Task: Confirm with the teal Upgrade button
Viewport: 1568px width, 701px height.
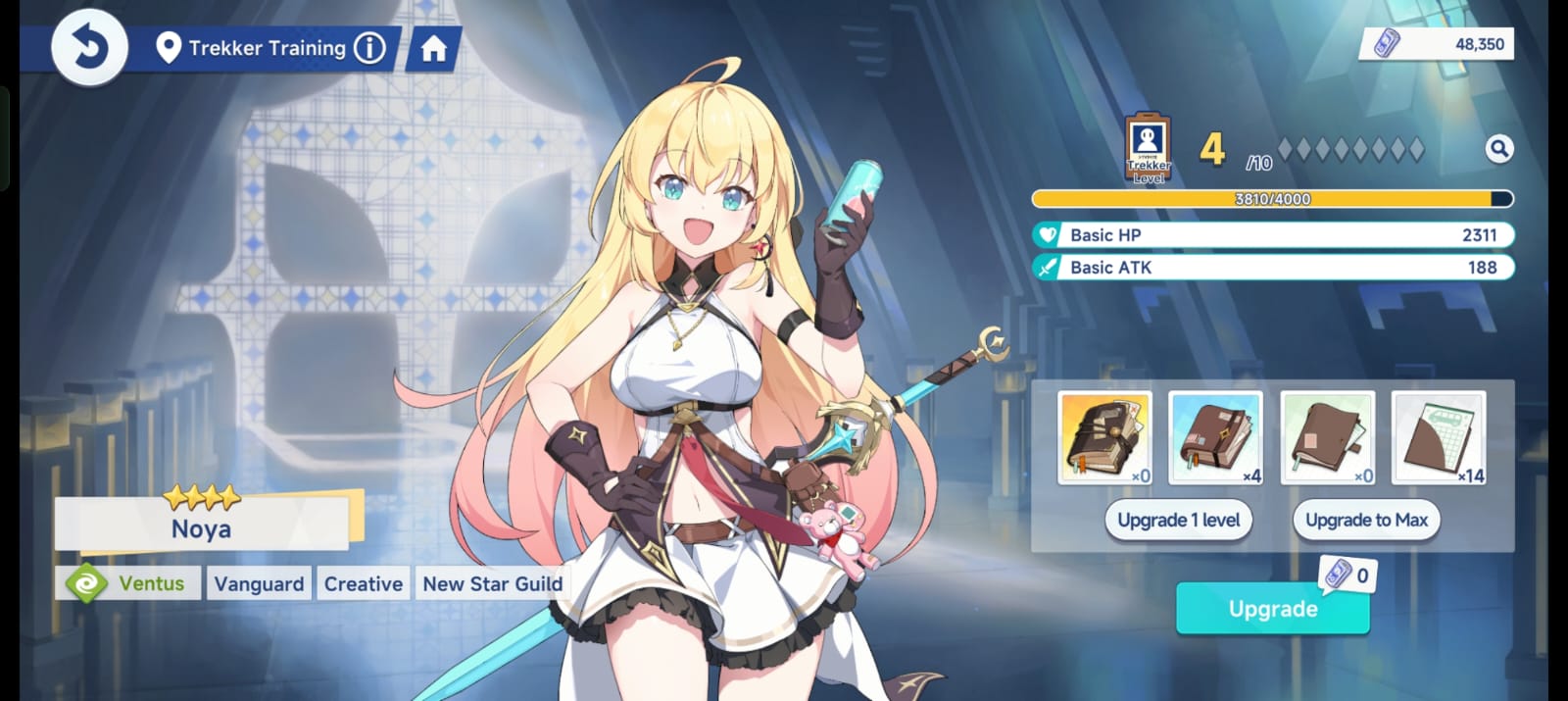Action: [x=1272, y=609]
